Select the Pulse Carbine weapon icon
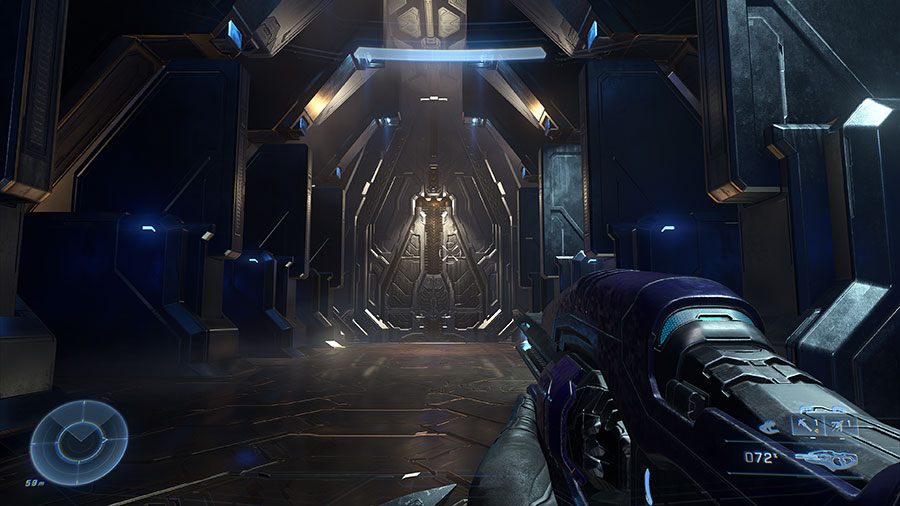 coord(828,459)
